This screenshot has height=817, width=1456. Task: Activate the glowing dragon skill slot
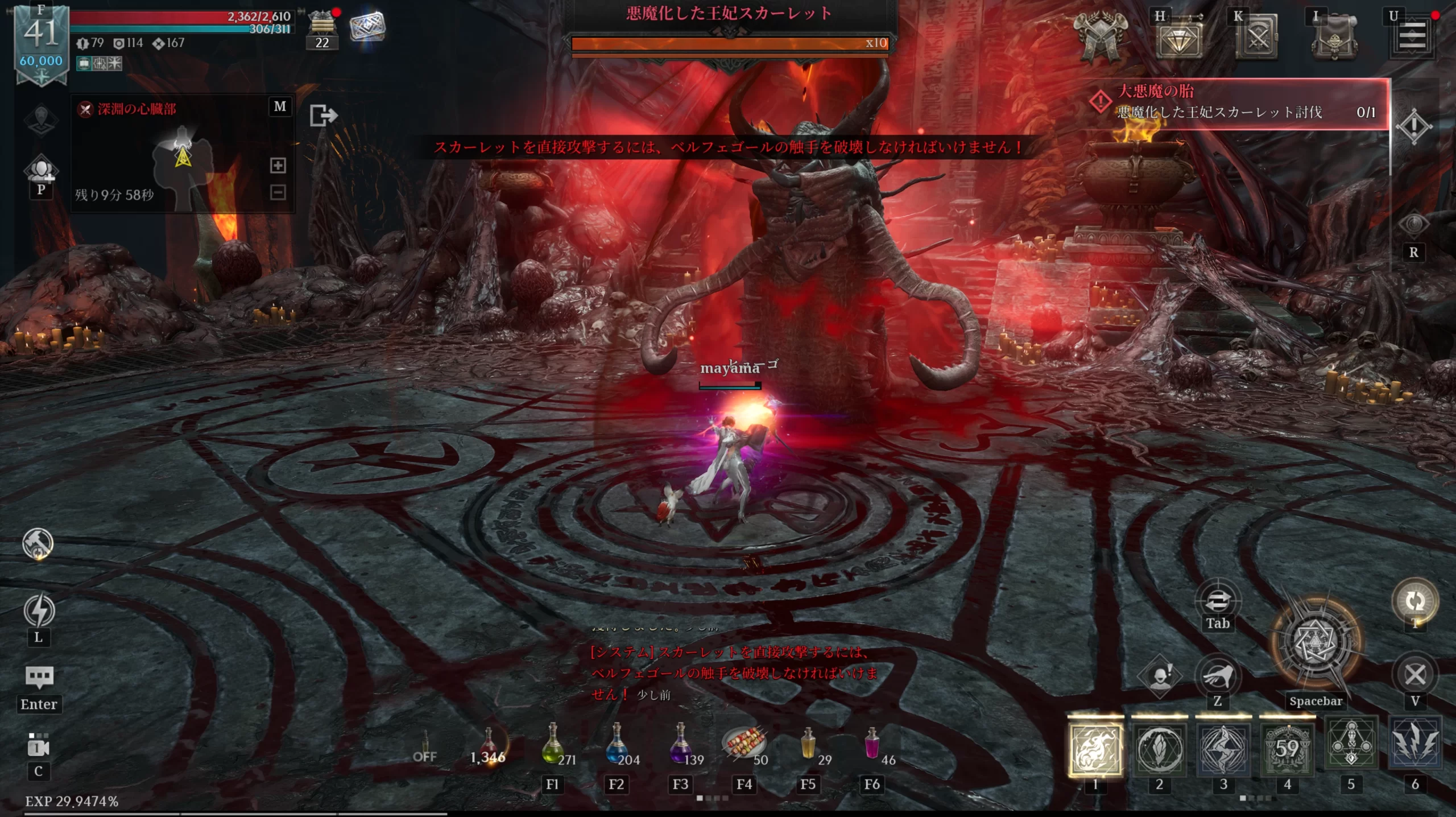[x=1095, y=748]
